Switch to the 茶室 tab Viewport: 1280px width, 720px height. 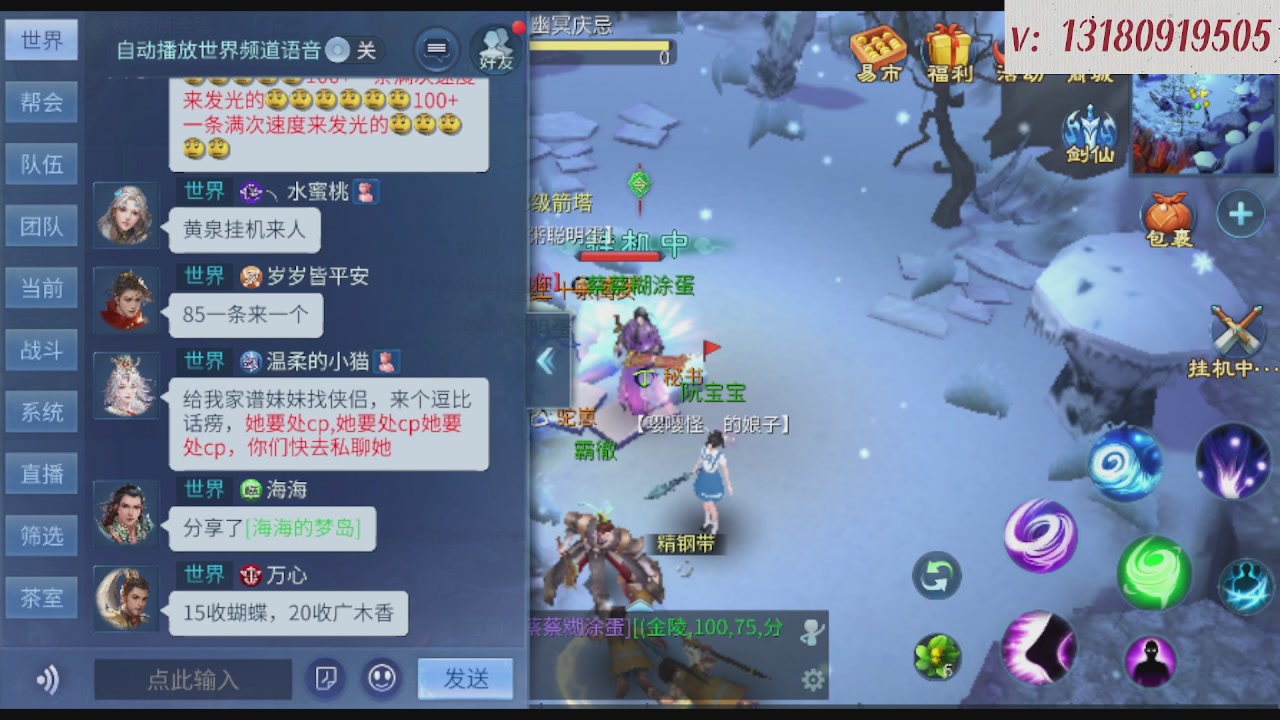click(41, 598)
